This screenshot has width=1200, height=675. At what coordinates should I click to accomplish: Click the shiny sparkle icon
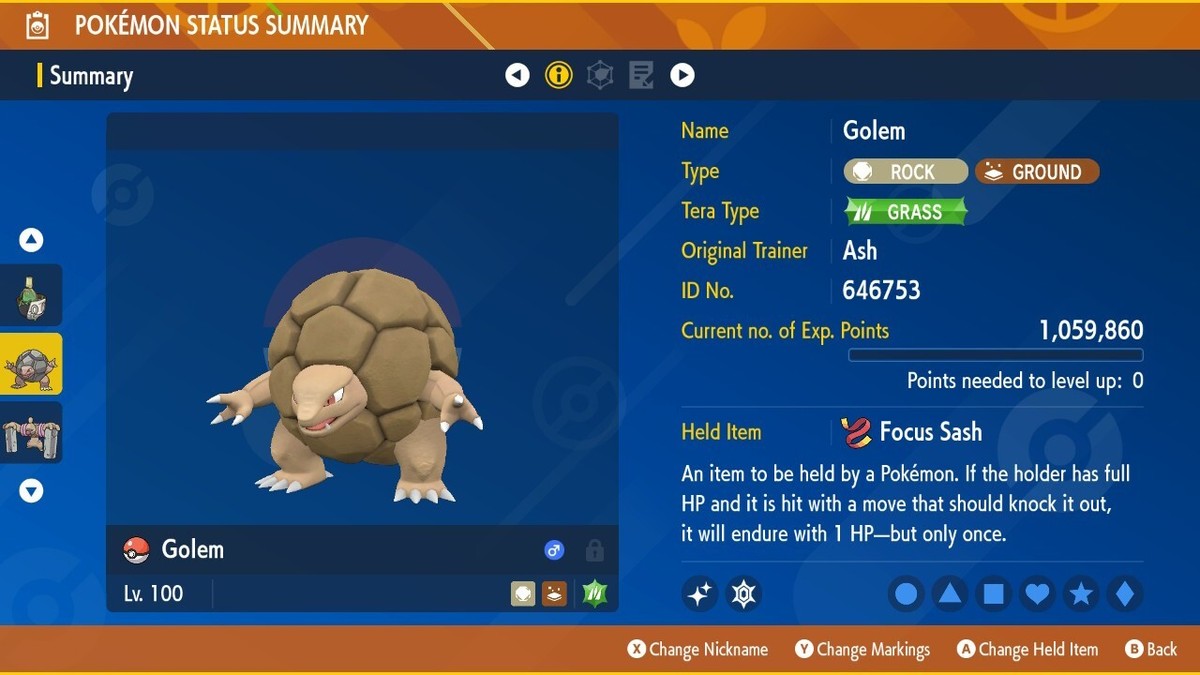tap(700, 594)
